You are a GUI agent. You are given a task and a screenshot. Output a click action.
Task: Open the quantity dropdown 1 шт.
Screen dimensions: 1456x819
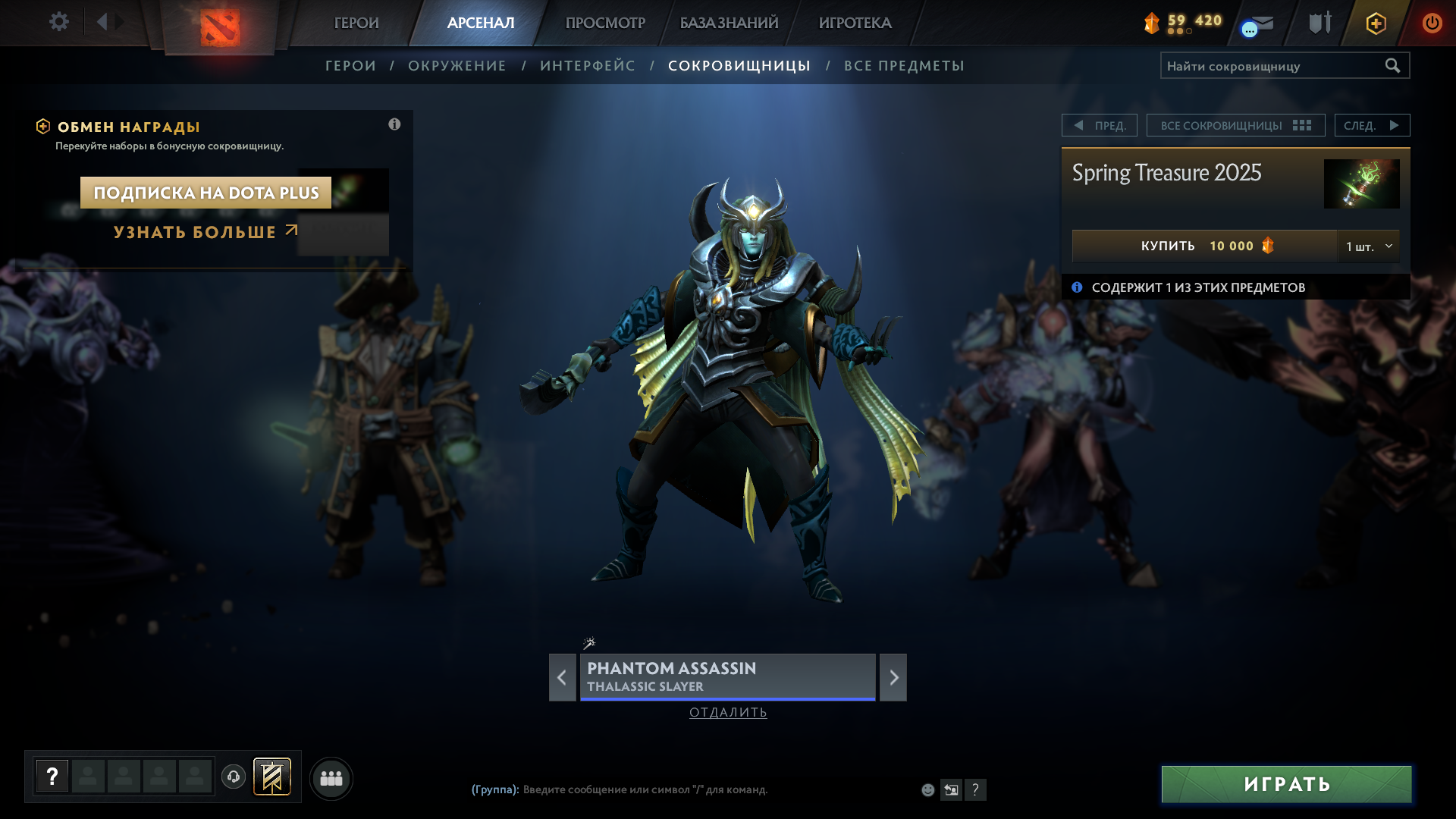tap(1369, 246)
